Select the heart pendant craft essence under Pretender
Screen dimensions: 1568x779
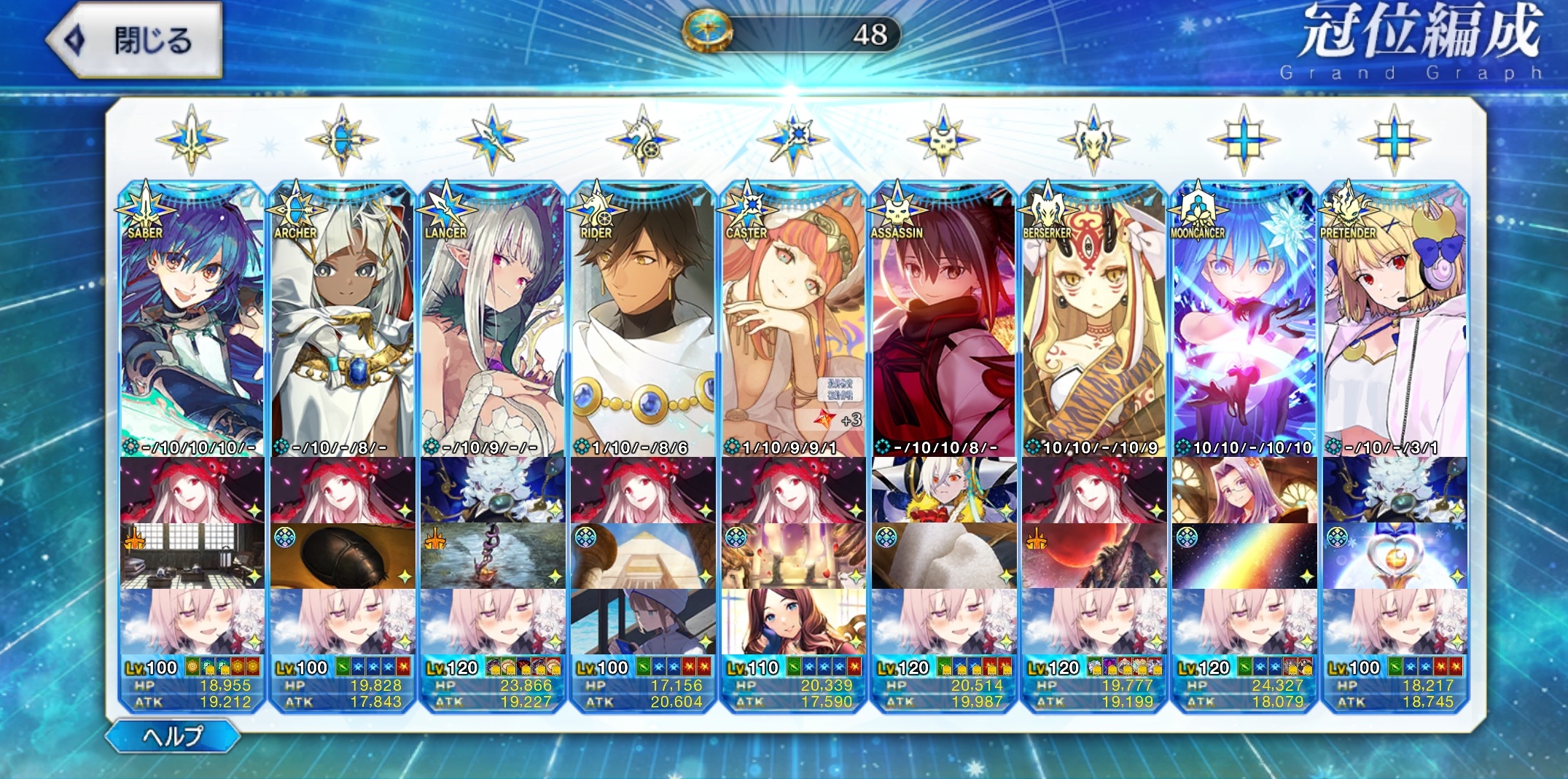(x=1394, y=556)
